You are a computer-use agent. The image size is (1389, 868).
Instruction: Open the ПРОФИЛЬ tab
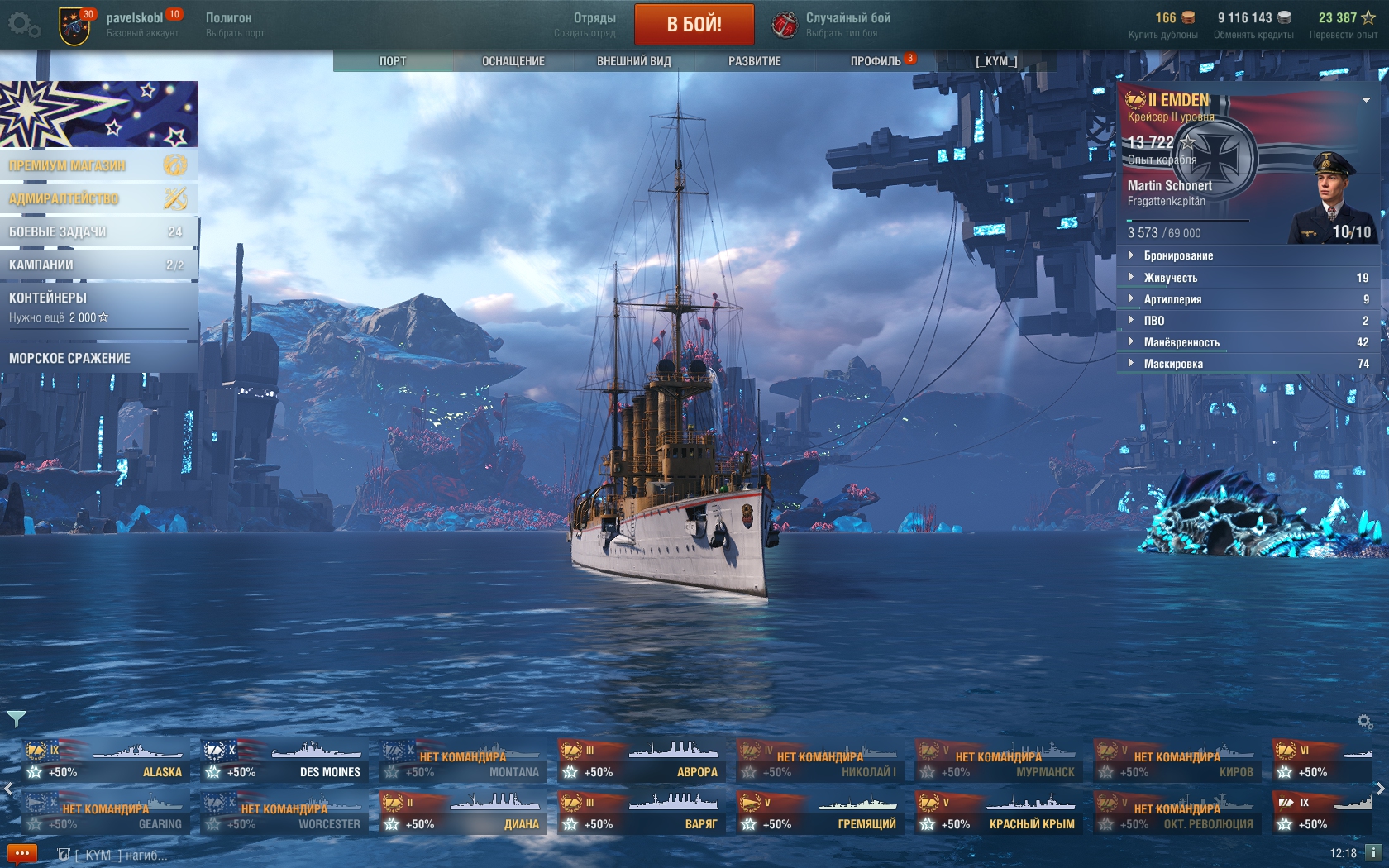pos(876,61)
